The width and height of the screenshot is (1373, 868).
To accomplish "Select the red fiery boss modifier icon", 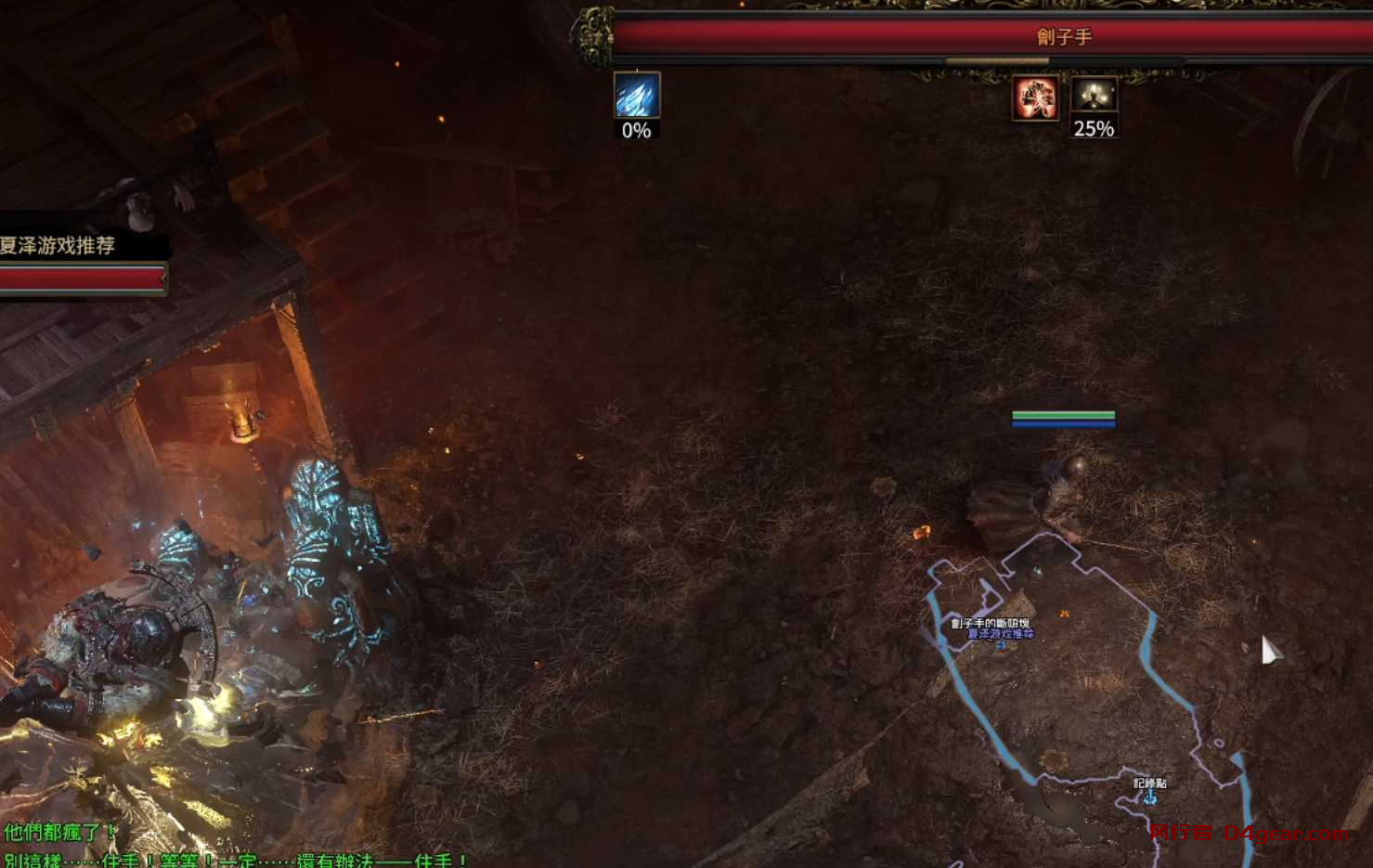I will [x=1035, y=97].
